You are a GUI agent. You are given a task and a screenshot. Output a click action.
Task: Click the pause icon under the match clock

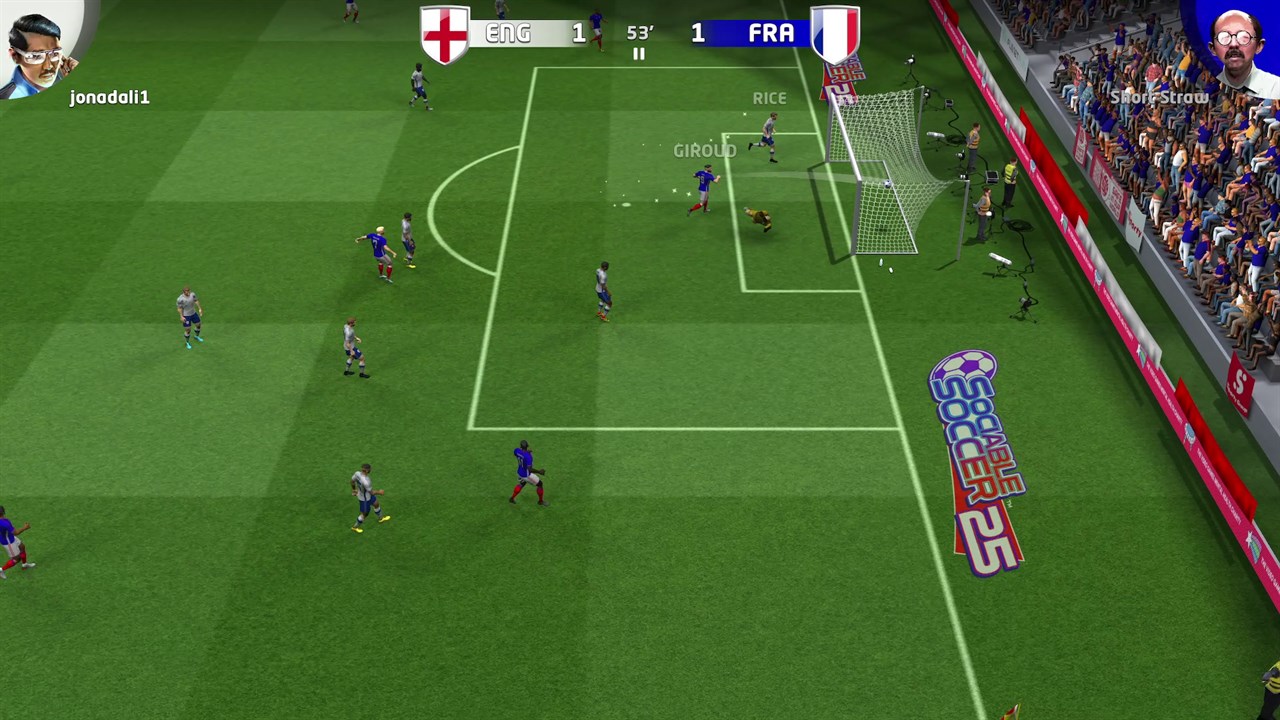(x=639, y=55)
